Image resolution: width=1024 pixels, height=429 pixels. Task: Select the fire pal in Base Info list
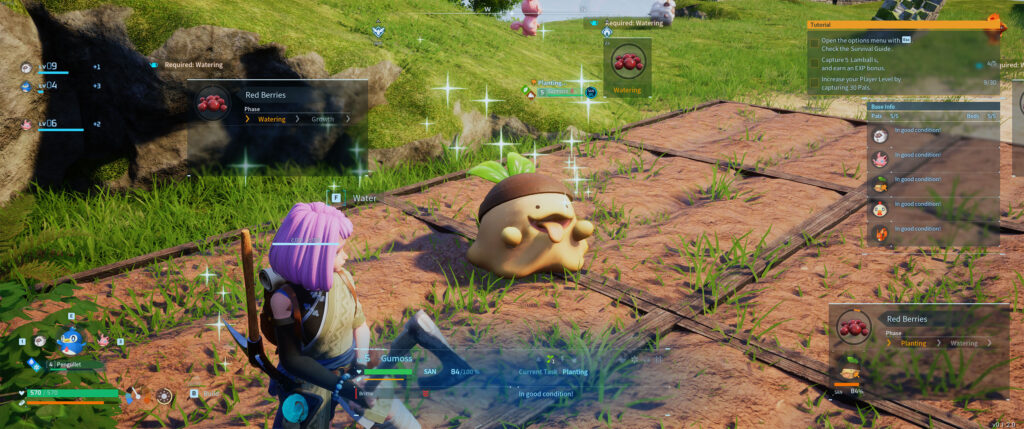pyautogui.click(x=881, y=233)
